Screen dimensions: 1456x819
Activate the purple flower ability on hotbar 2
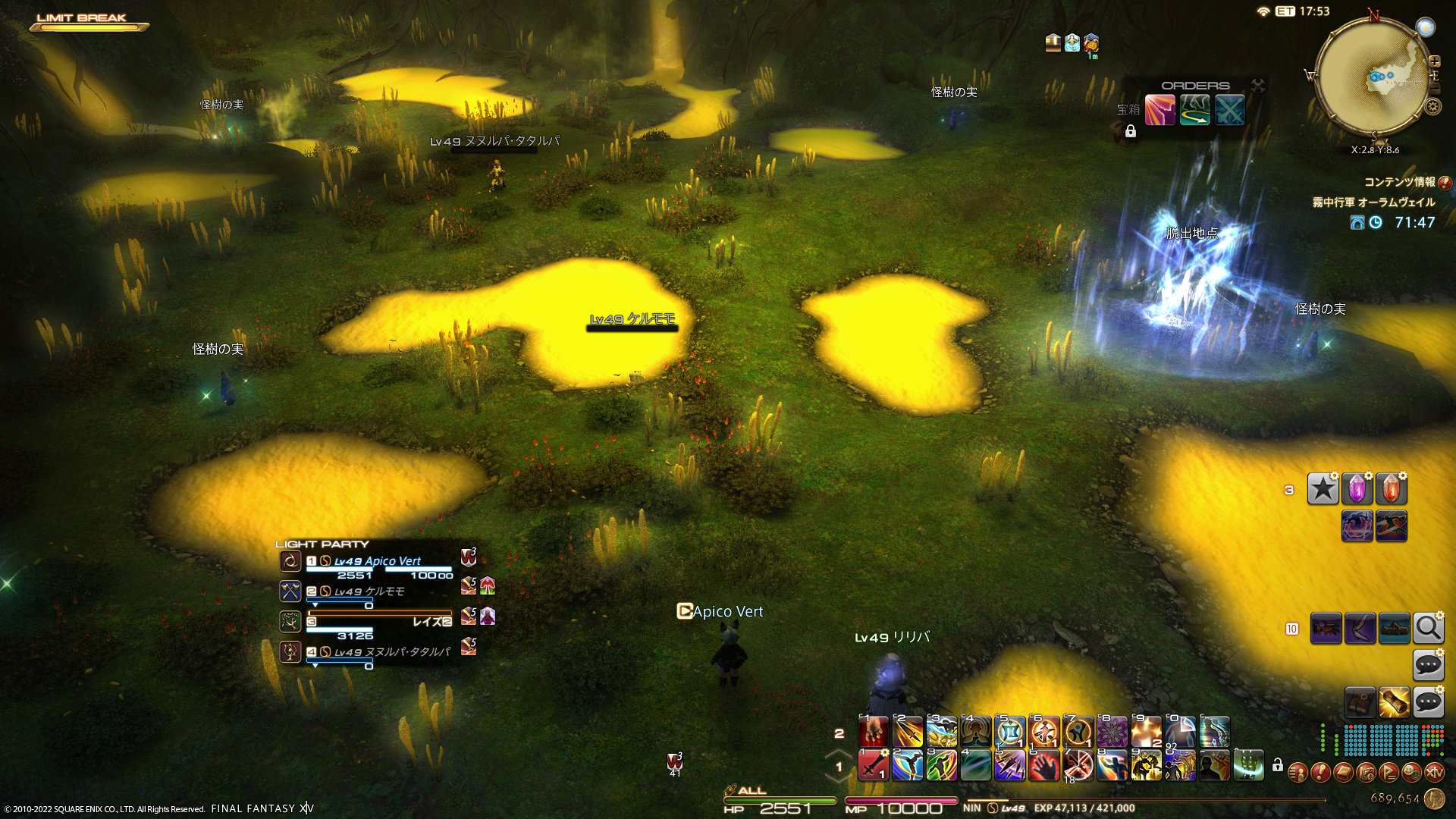(1112, 733)
